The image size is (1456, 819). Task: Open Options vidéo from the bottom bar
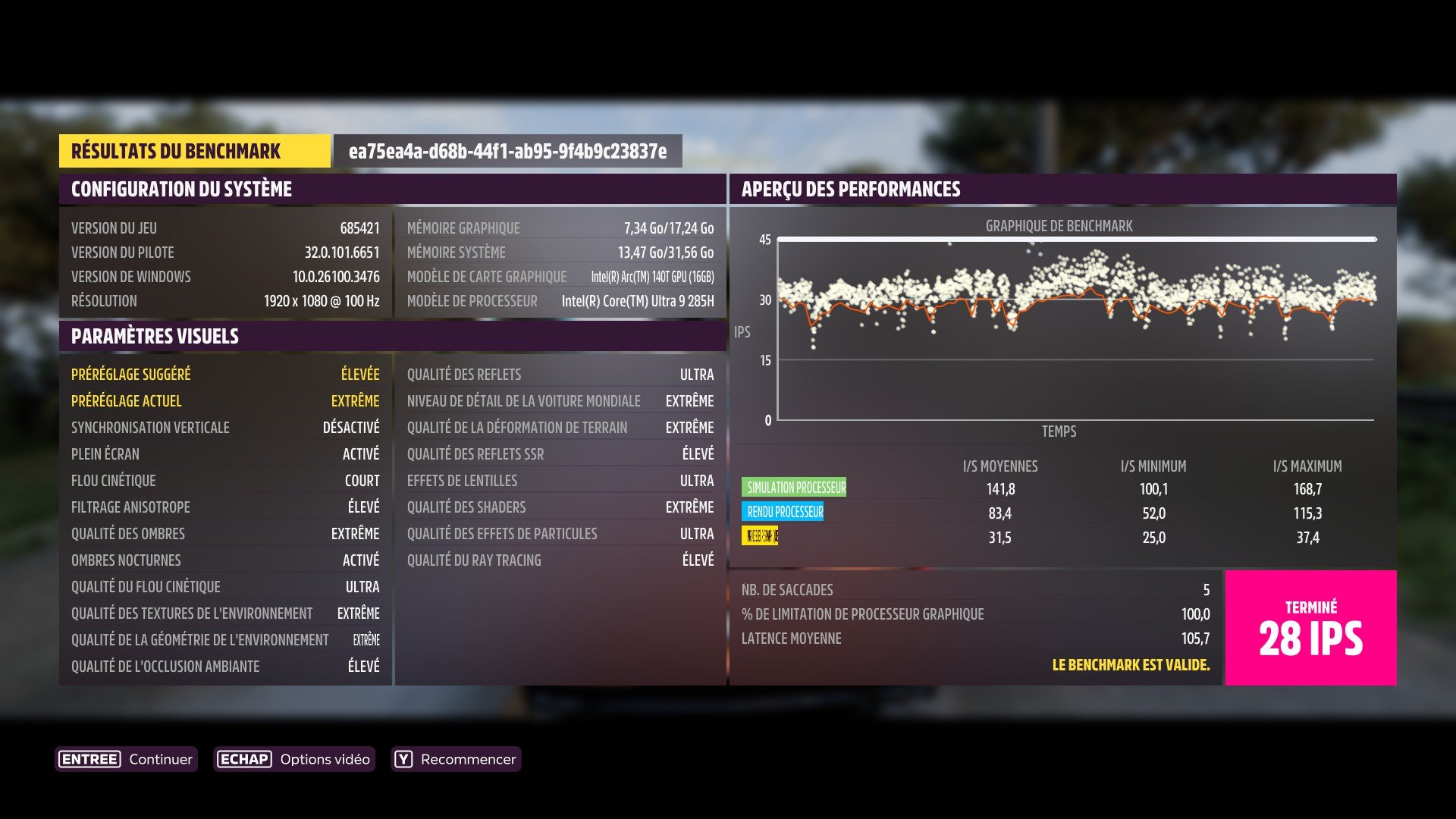tap(294, 759)
